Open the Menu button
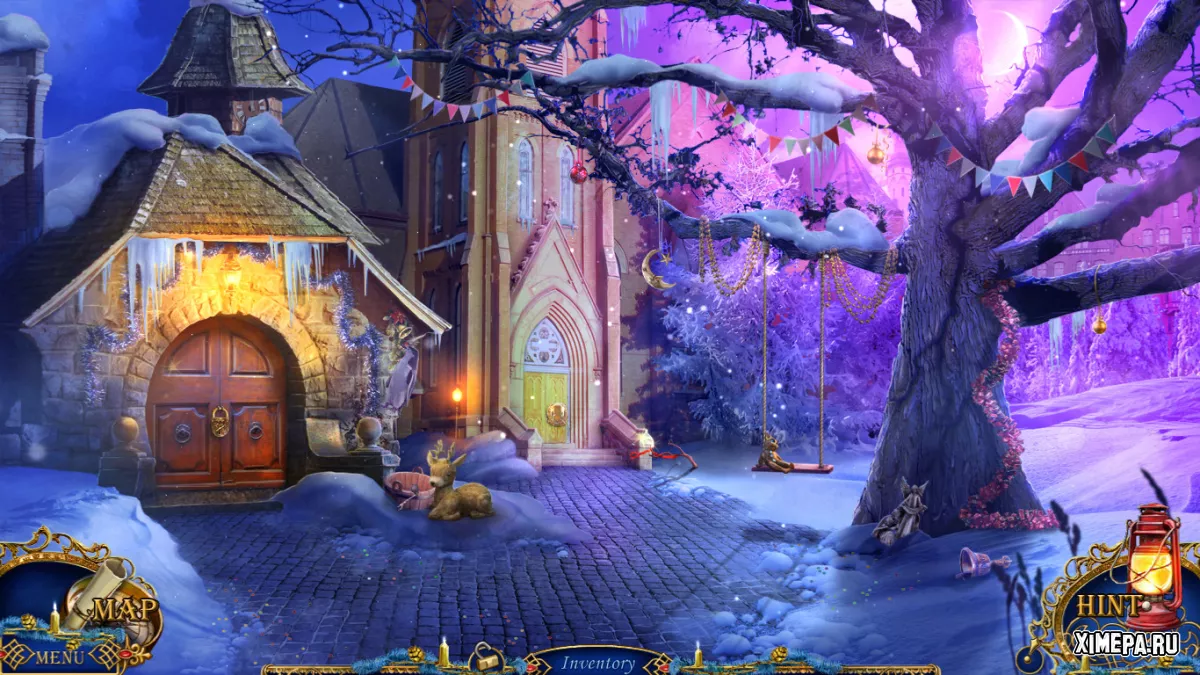 [58, 657]
